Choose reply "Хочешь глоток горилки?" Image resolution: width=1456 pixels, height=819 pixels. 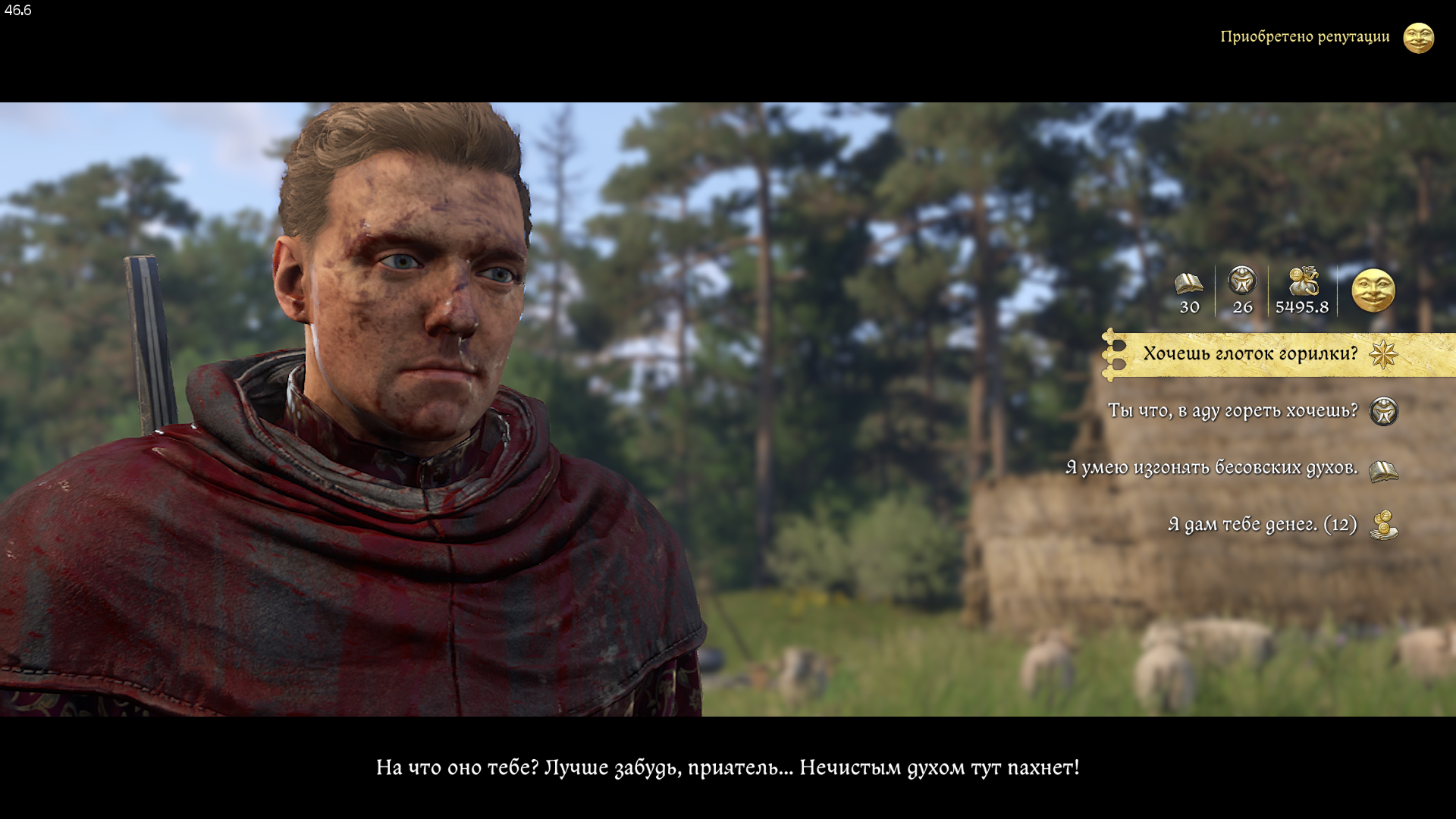pos(1250,354)
